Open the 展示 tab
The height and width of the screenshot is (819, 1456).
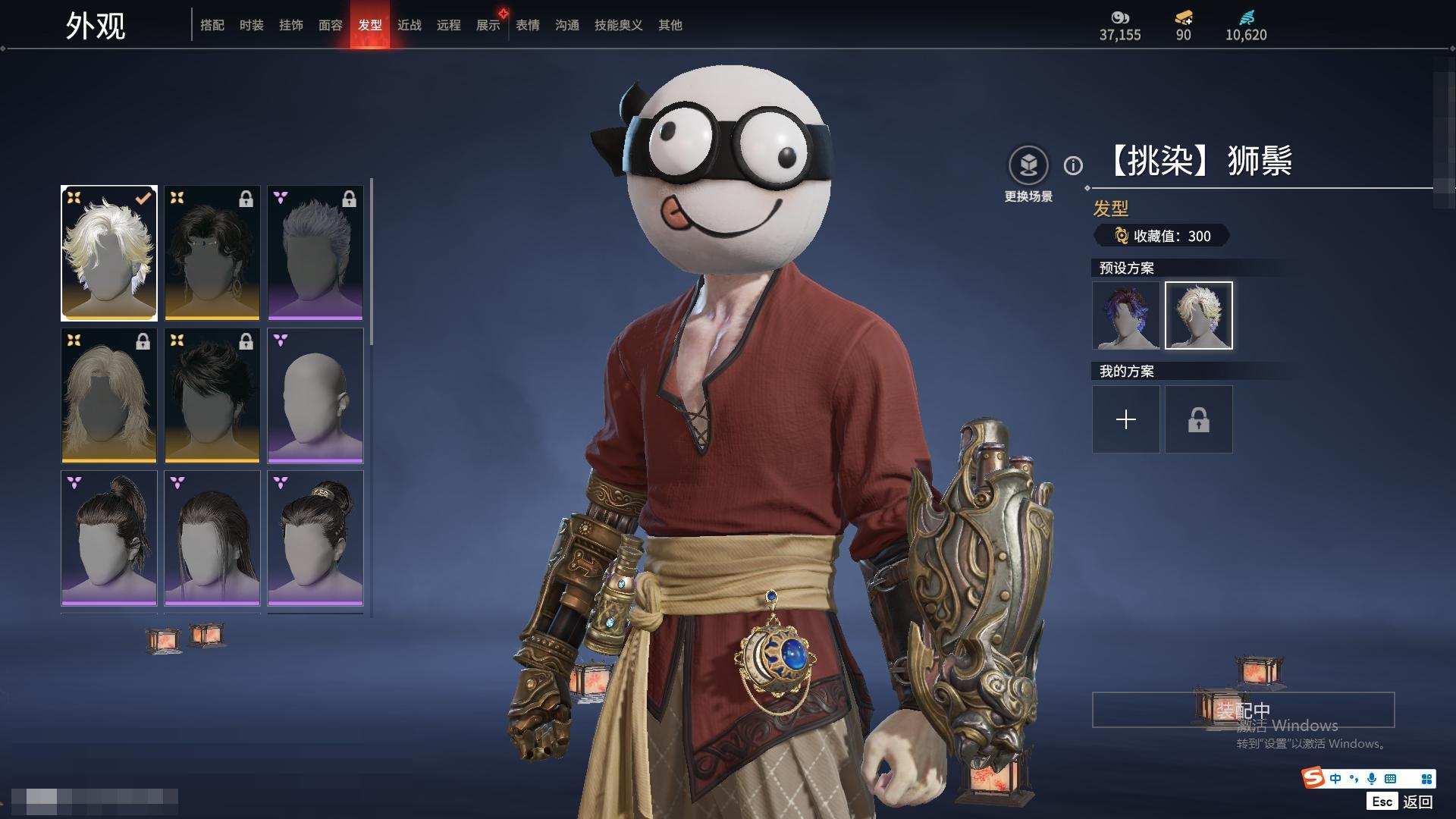pos(488,25)
